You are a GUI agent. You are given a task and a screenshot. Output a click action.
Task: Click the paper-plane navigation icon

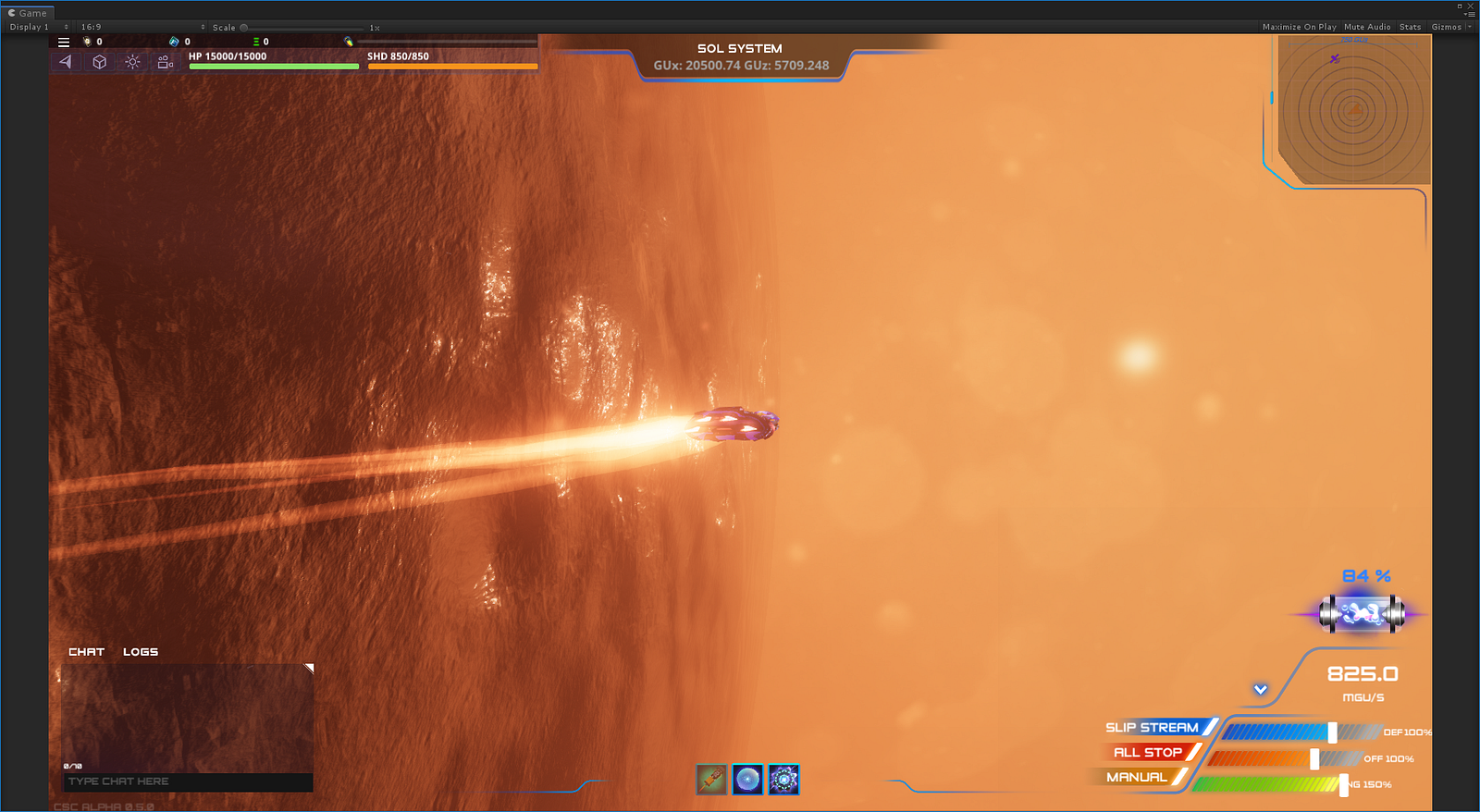(x=66, y=62)
